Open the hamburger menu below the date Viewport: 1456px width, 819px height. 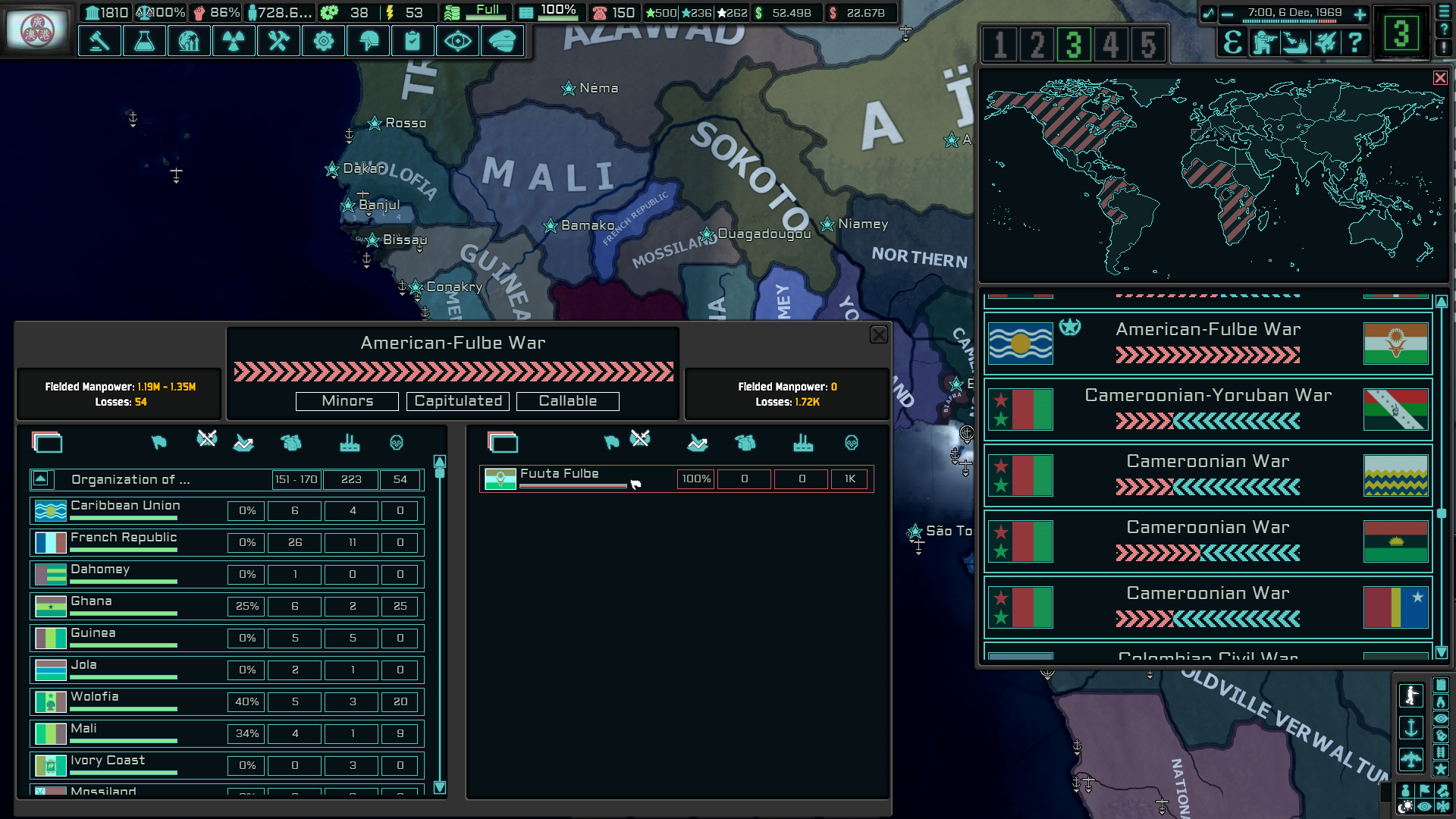1443,11
